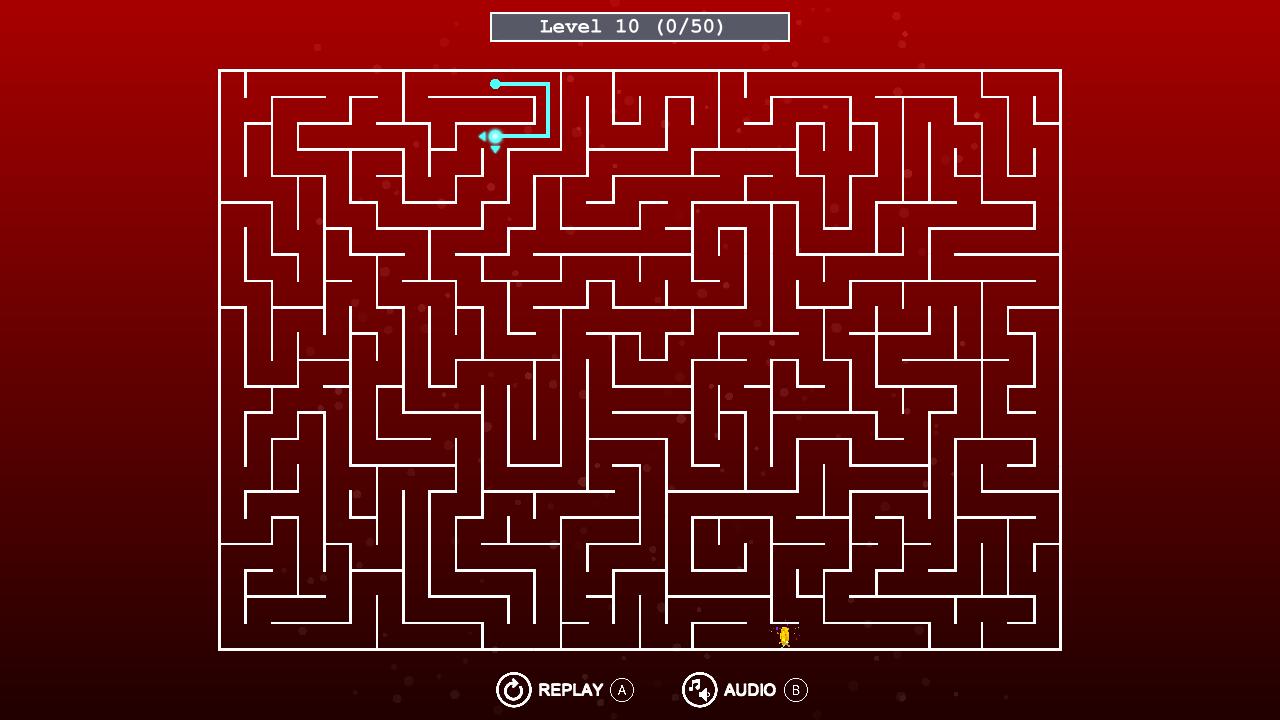Click the down-facing cyan movement arrow

point(495,148)
